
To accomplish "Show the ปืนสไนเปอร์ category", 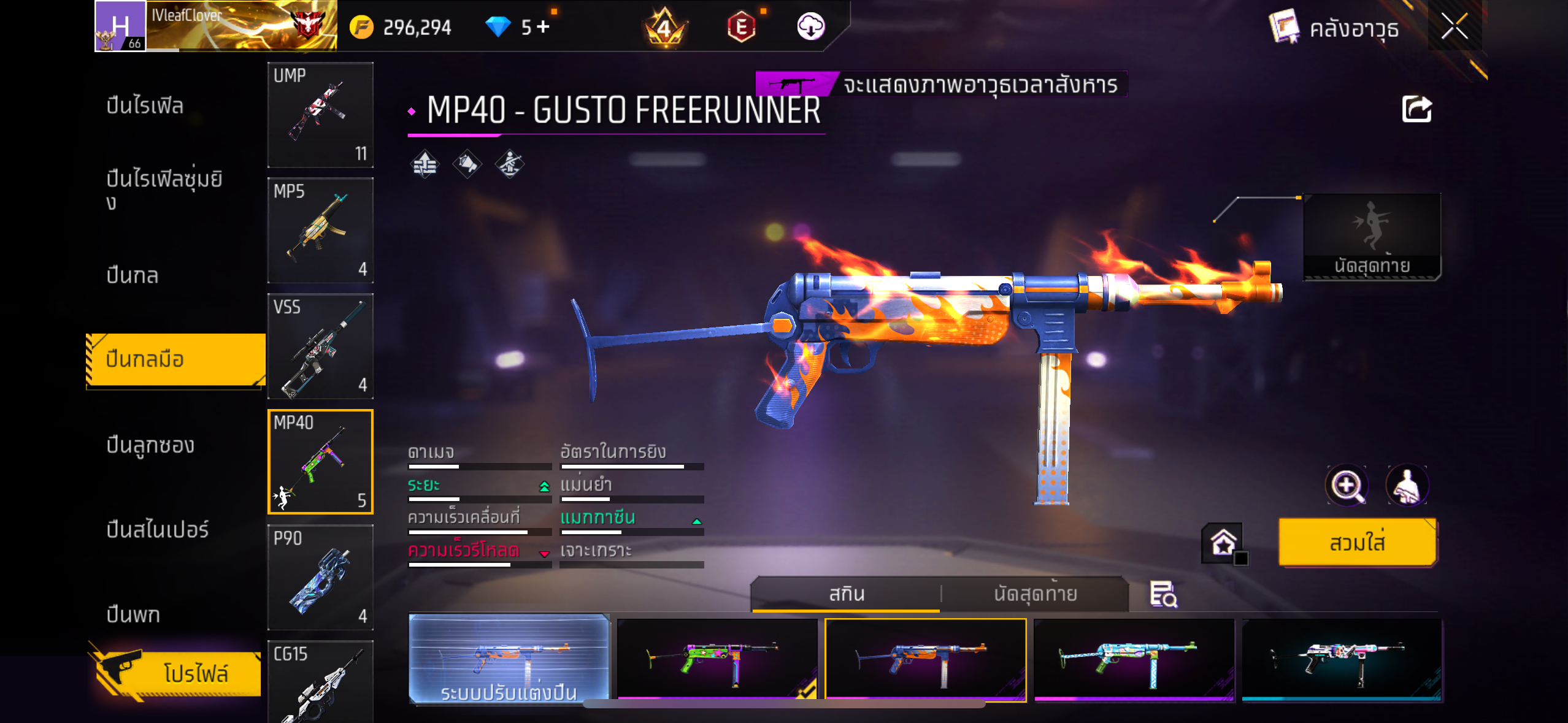I will click(157, 529).
